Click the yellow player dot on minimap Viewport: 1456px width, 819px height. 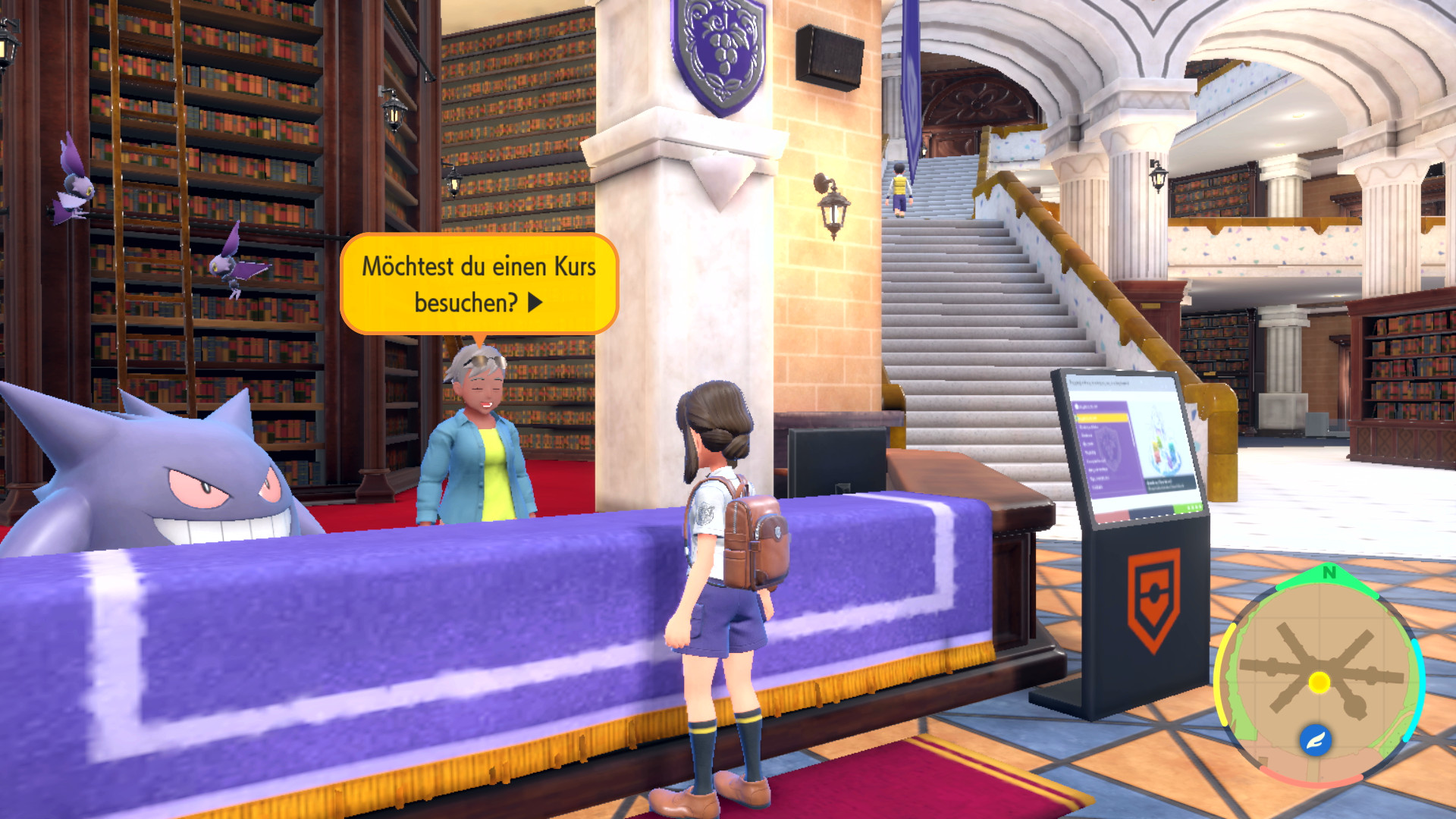coord(1319,682)
